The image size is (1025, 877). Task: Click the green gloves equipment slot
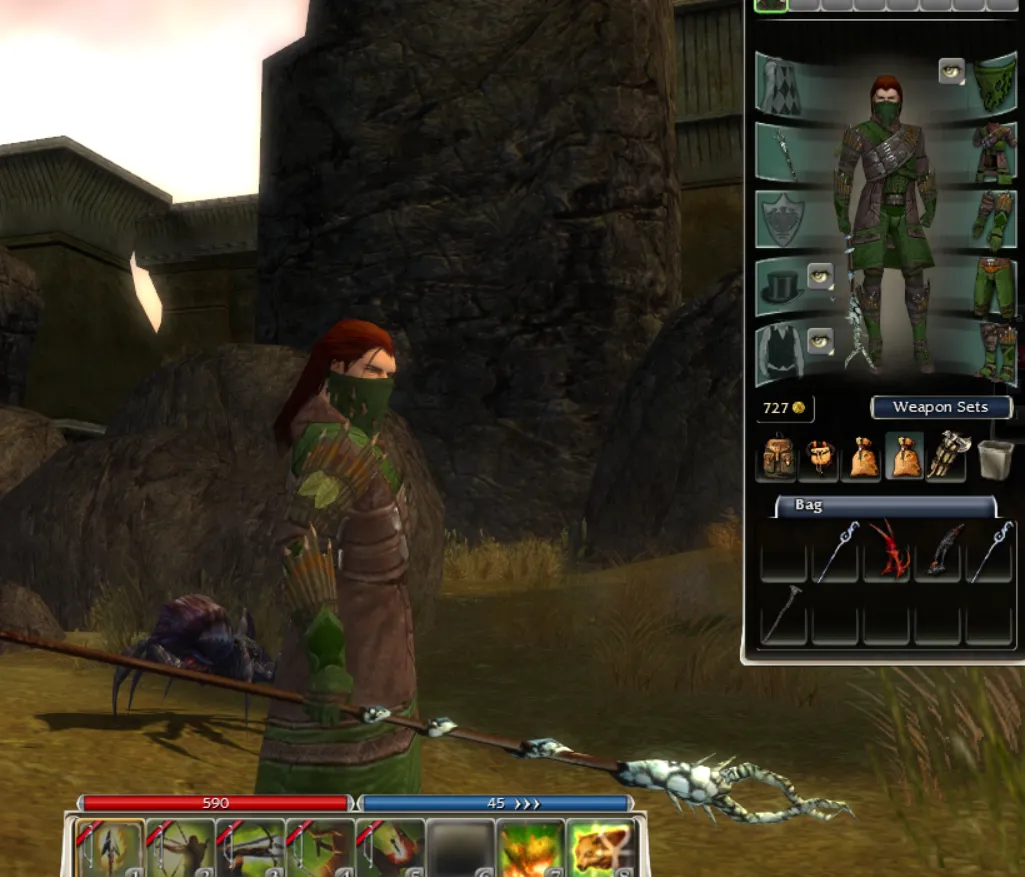tap(994, 219)
